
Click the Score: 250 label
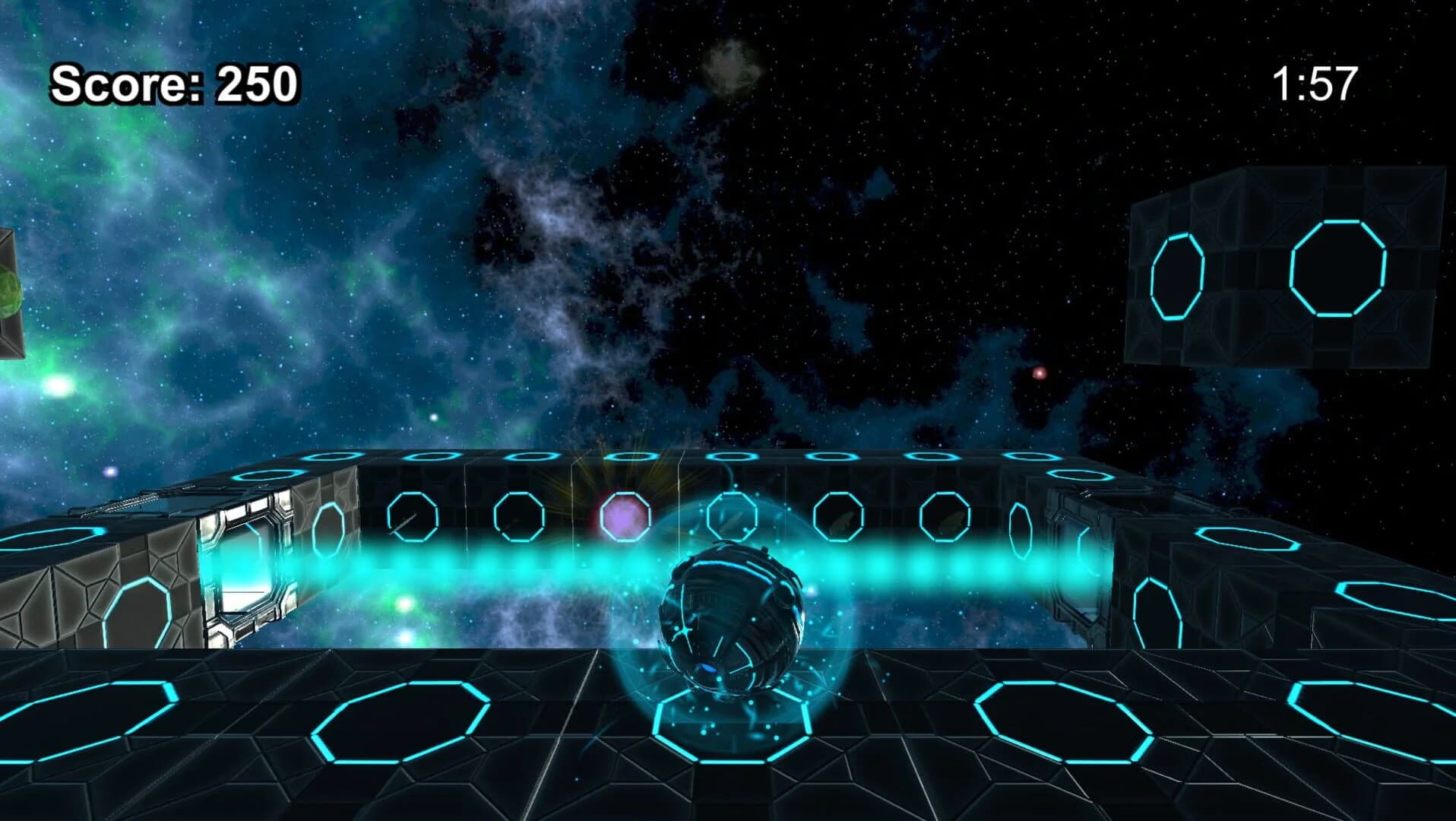pos(173,82)
